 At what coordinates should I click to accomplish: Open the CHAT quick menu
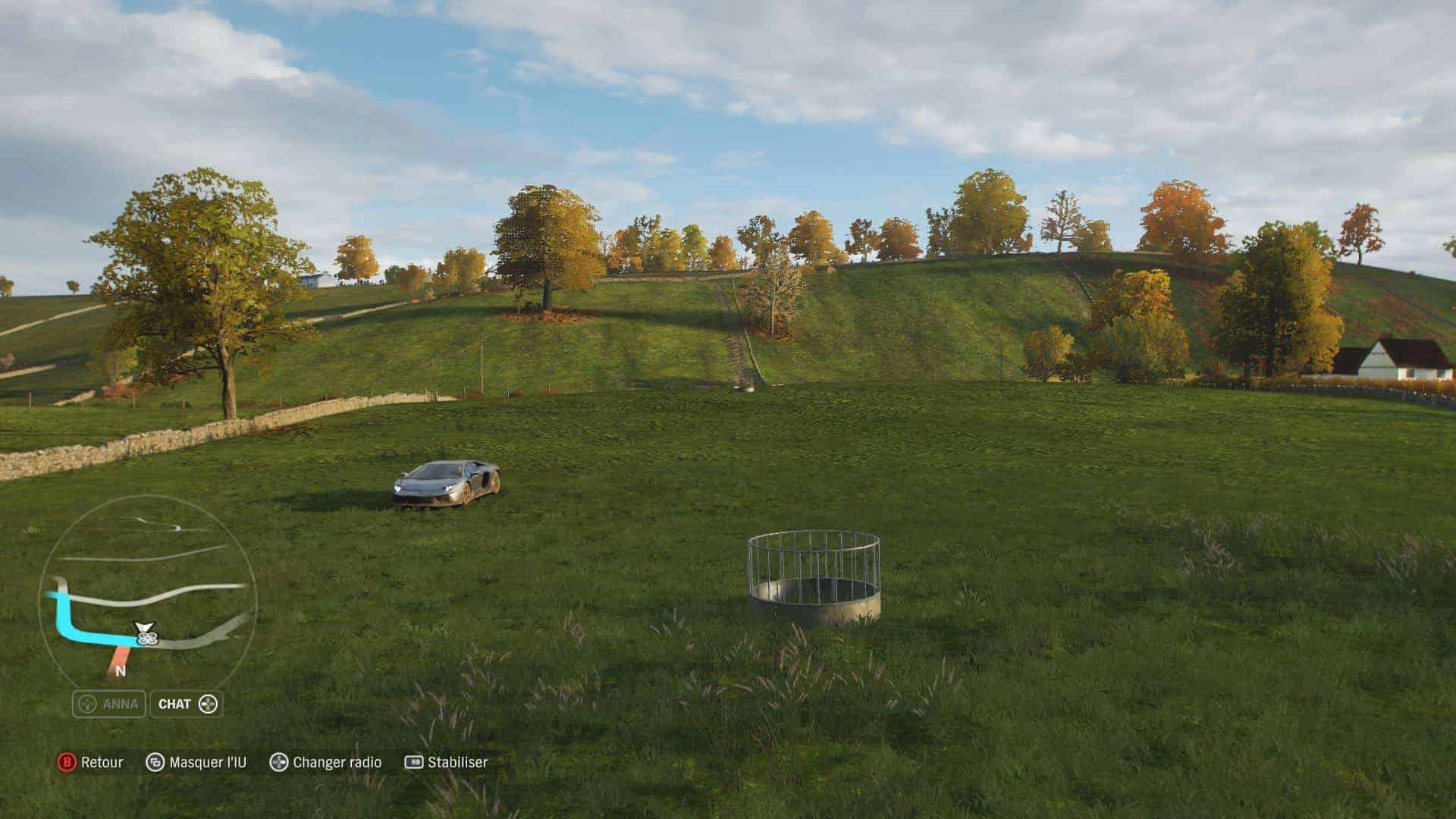187,704
